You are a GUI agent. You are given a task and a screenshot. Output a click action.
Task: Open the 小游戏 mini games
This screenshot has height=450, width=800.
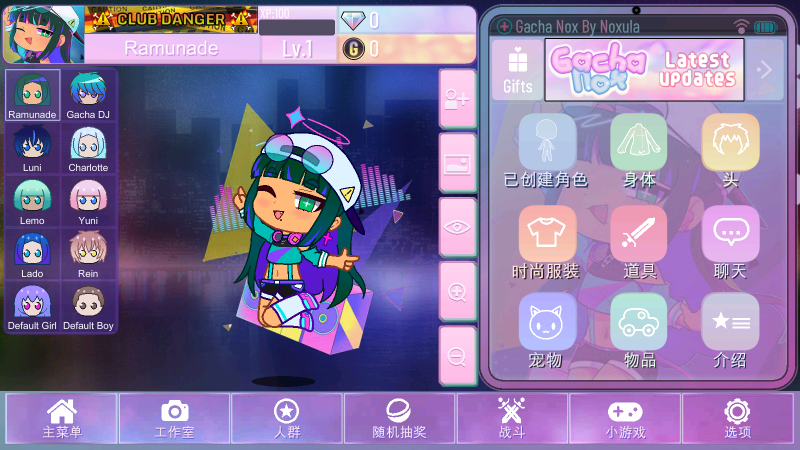[x=625, y=418]
